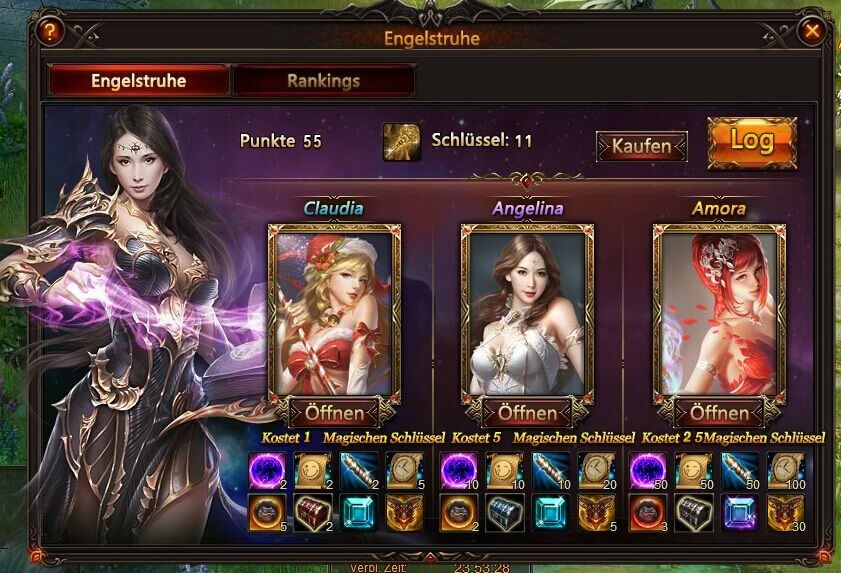Inspect the clock scroll reward showing 20

pos(596,470)
